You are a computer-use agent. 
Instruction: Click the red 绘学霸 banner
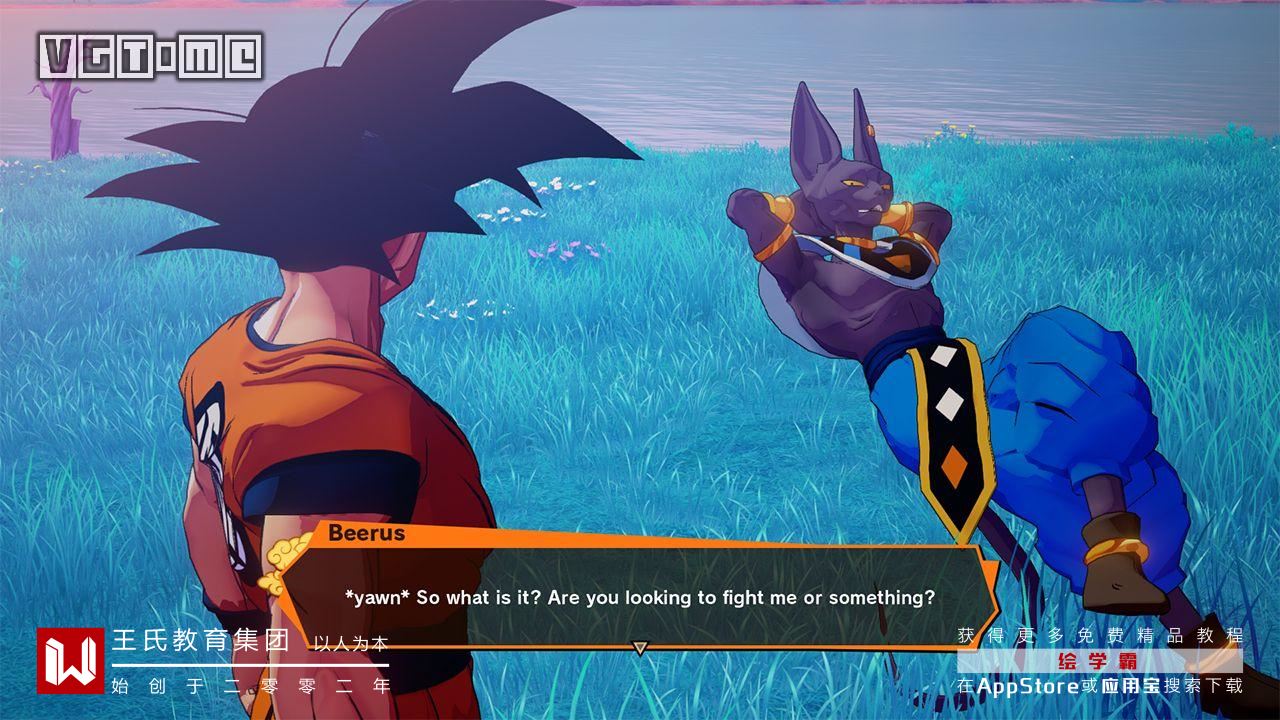point(1099,661)
